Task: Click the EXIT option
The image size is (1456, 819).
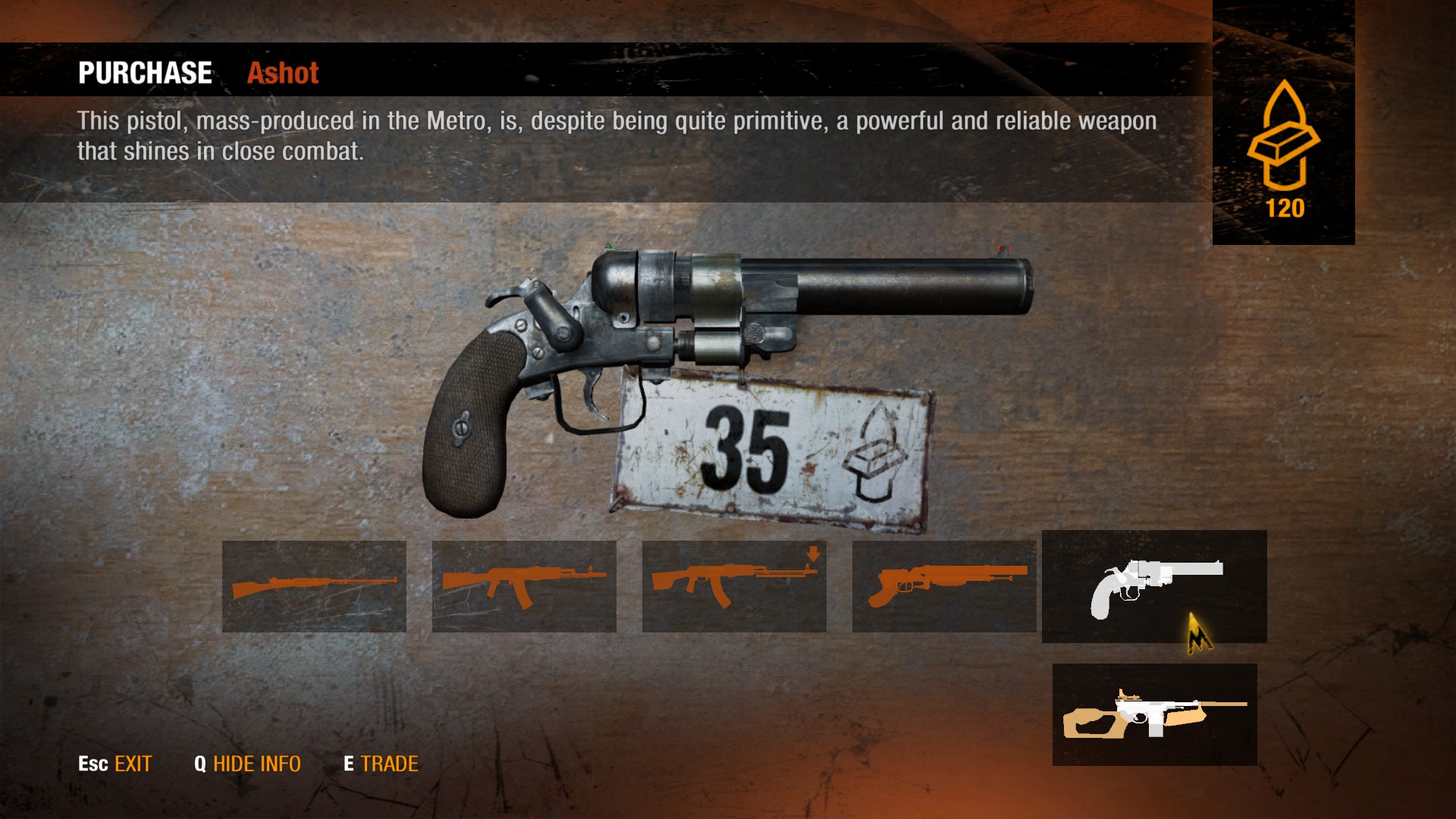Action: pos(115,764)
